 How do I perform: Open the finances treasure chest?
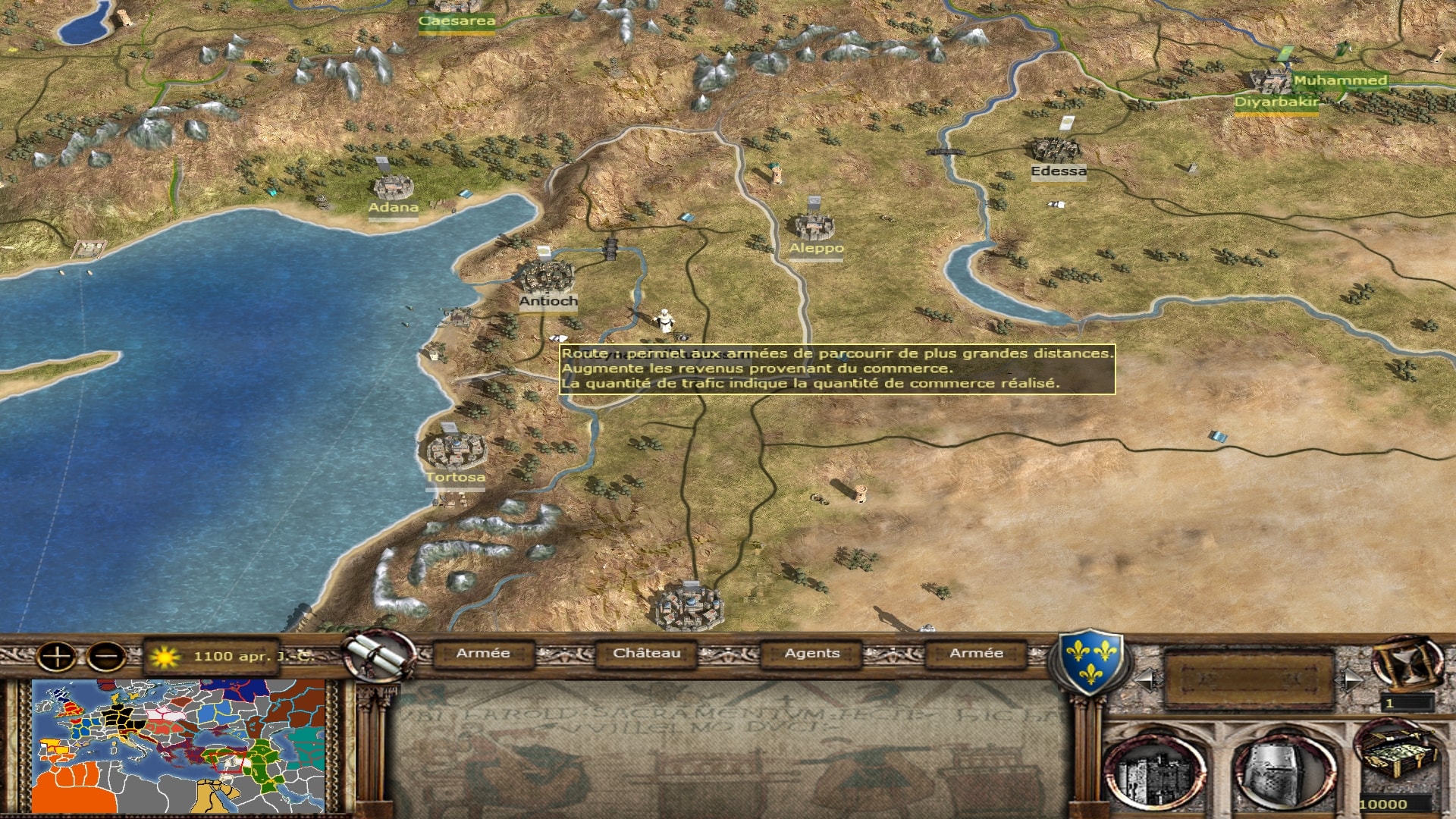pyautogui.click(x=1398, y=756)
